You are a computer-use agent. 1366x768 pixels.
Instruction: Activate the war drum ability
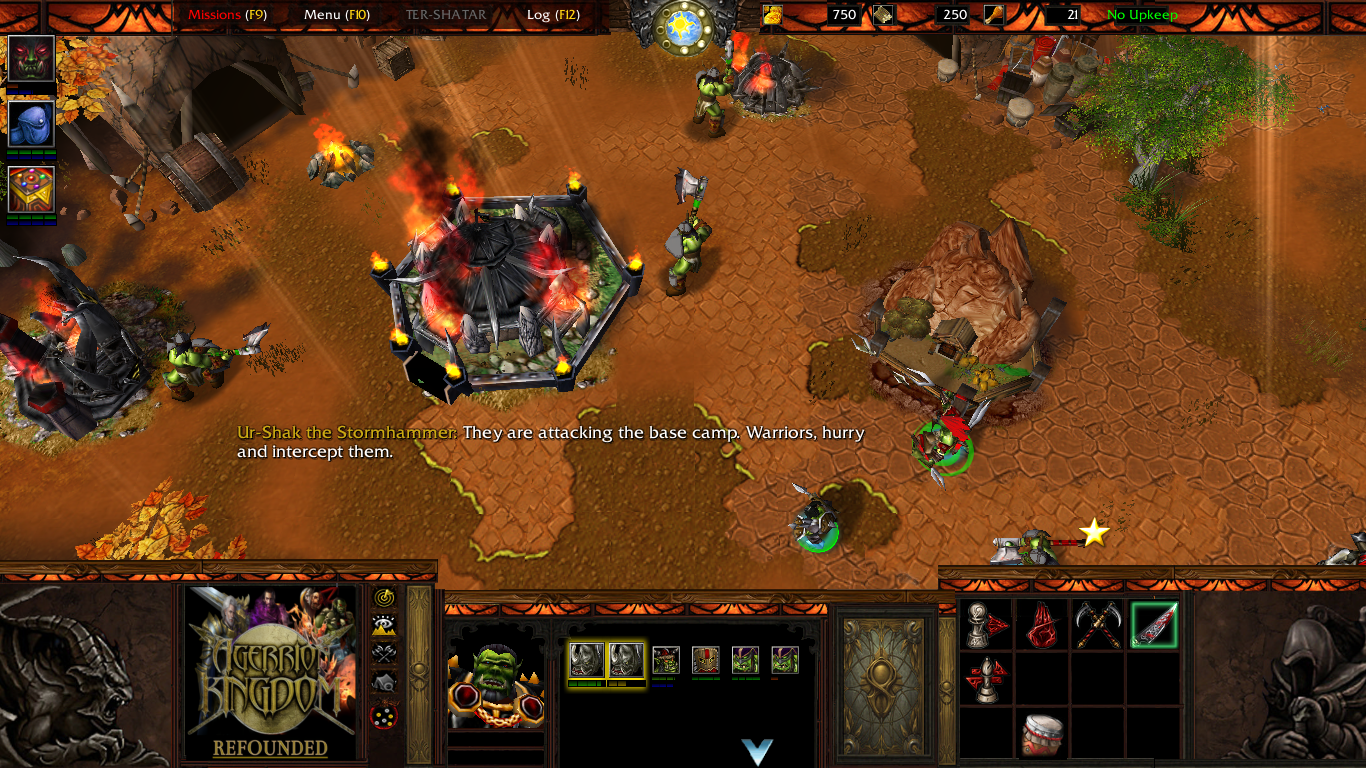(1041, 735)
